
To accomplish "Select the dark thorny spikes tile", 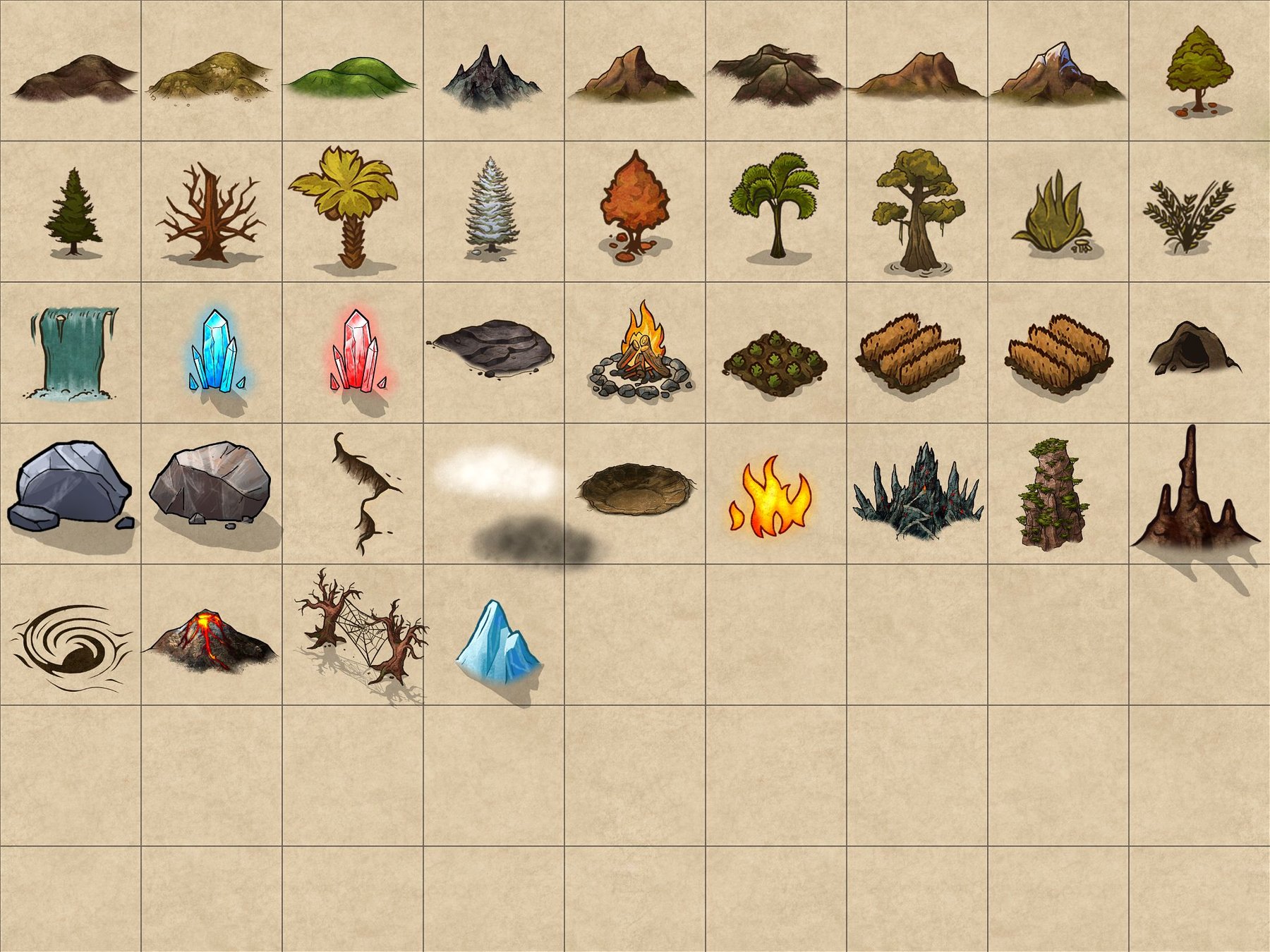I will 917,494.
